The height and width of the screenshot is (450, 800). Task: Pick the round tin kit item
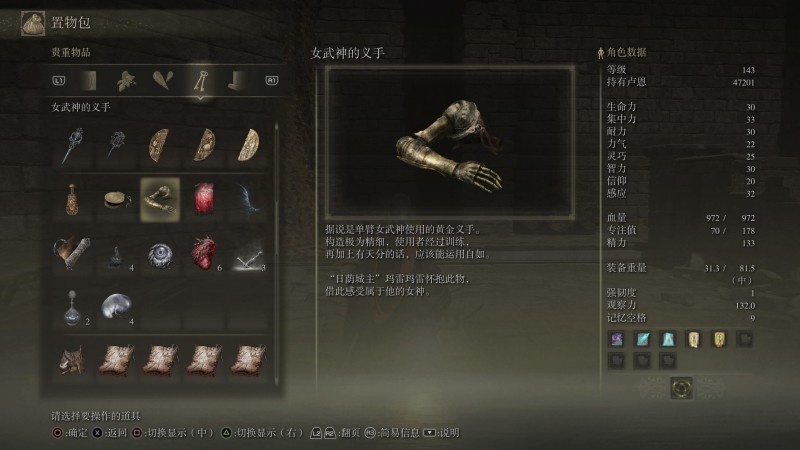click(x=114, y=197)
